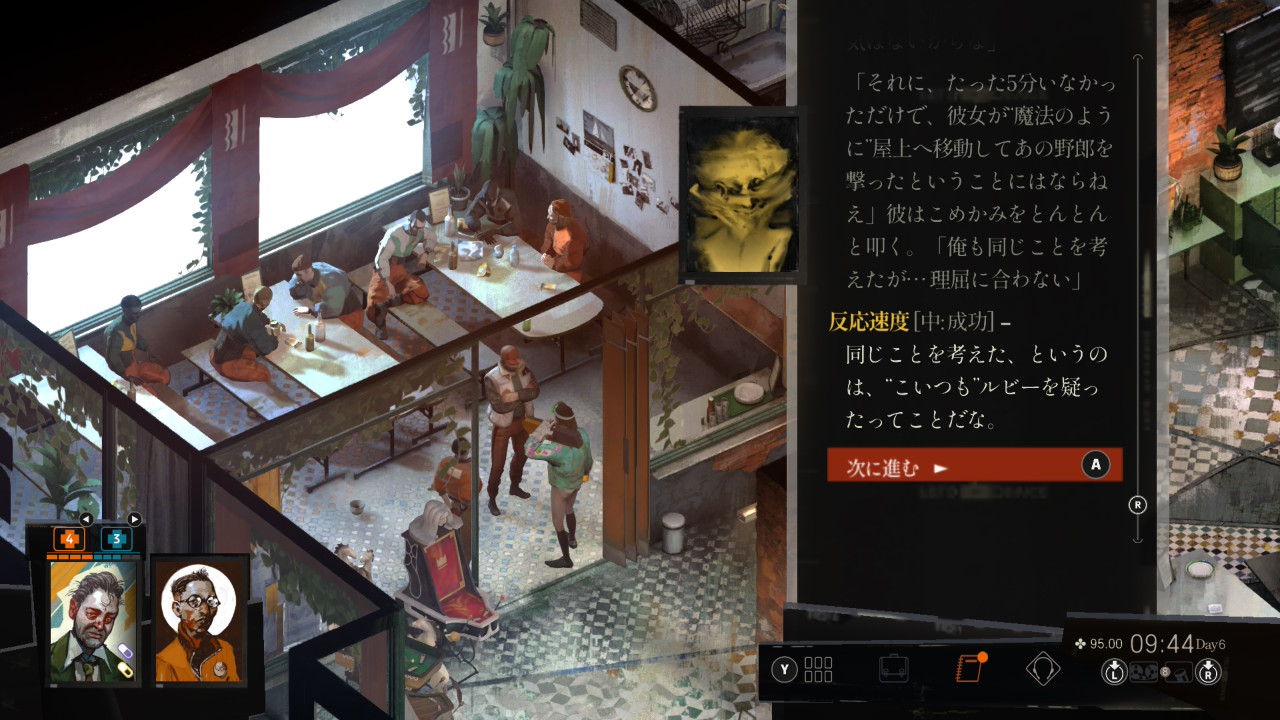
Task: Open the orange journal notebook
Action: pos(969,668)
